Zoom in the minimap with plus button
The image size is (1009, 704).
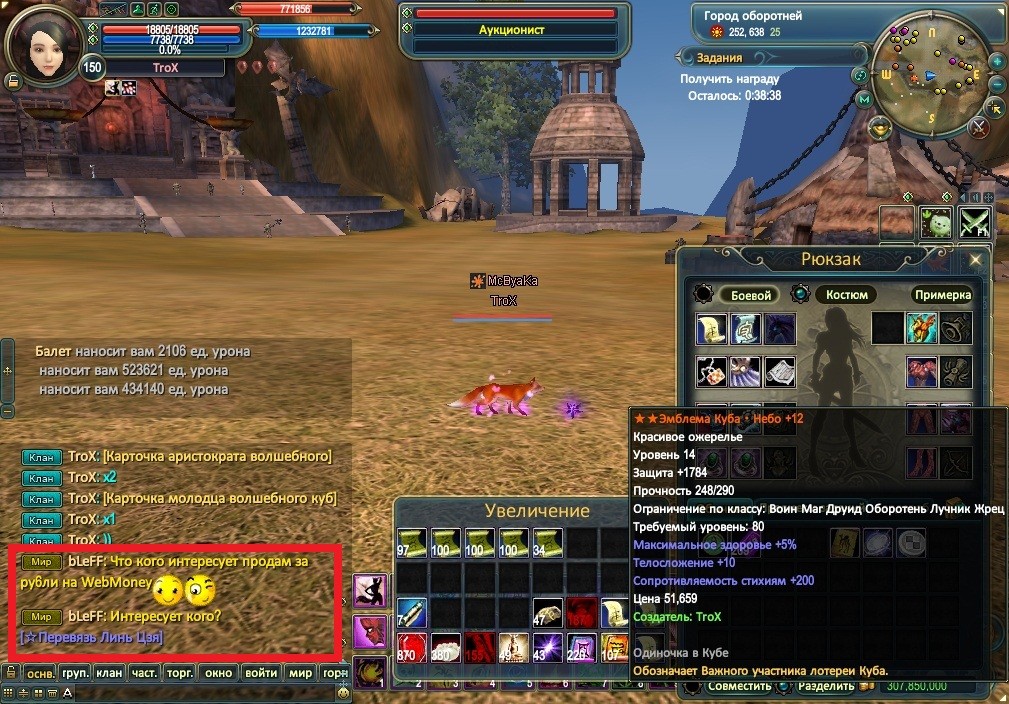click(997, 62)
